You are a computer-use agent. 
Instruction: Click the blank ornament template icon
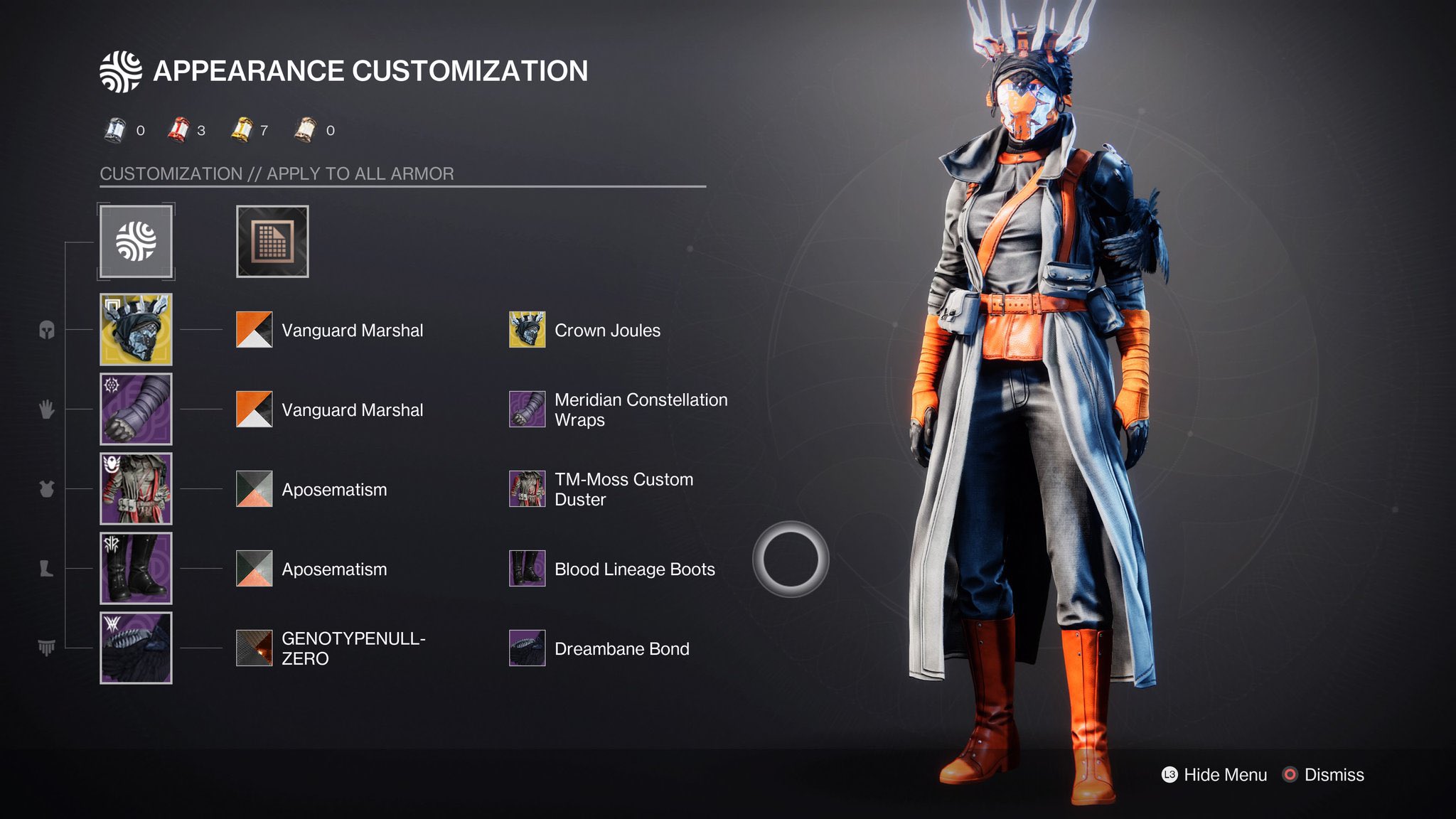(272, 242)
